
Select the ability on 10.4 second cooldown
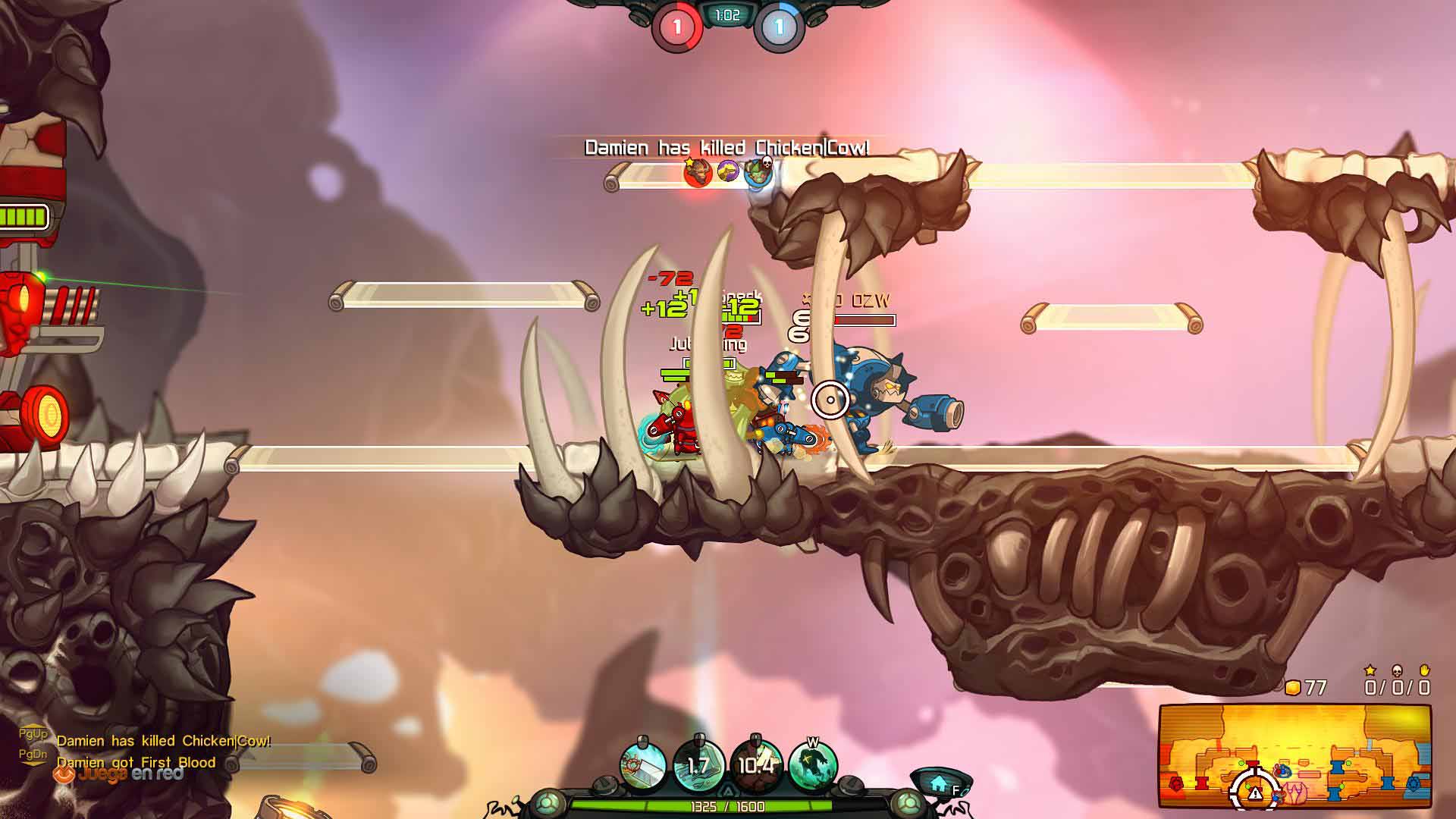click(x=755, y=766)
